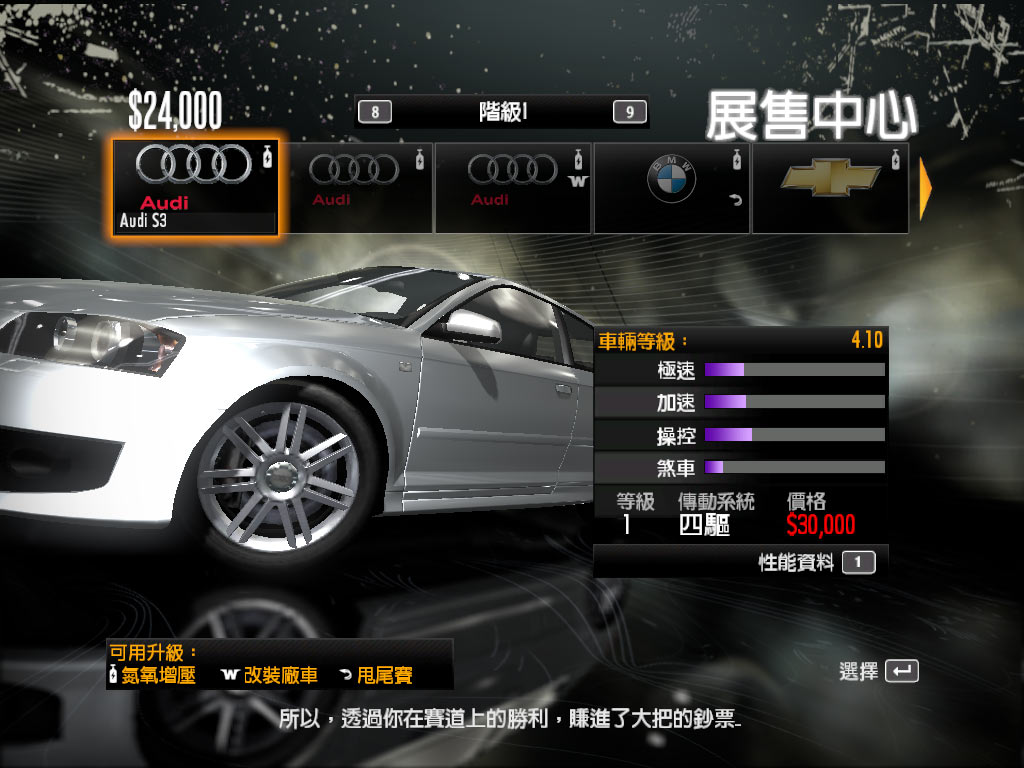Image resolution: width=1024 pixels, height=768 pixels.
Task: Open the 性能資料 performance data panel
Action: click(816, 563)
